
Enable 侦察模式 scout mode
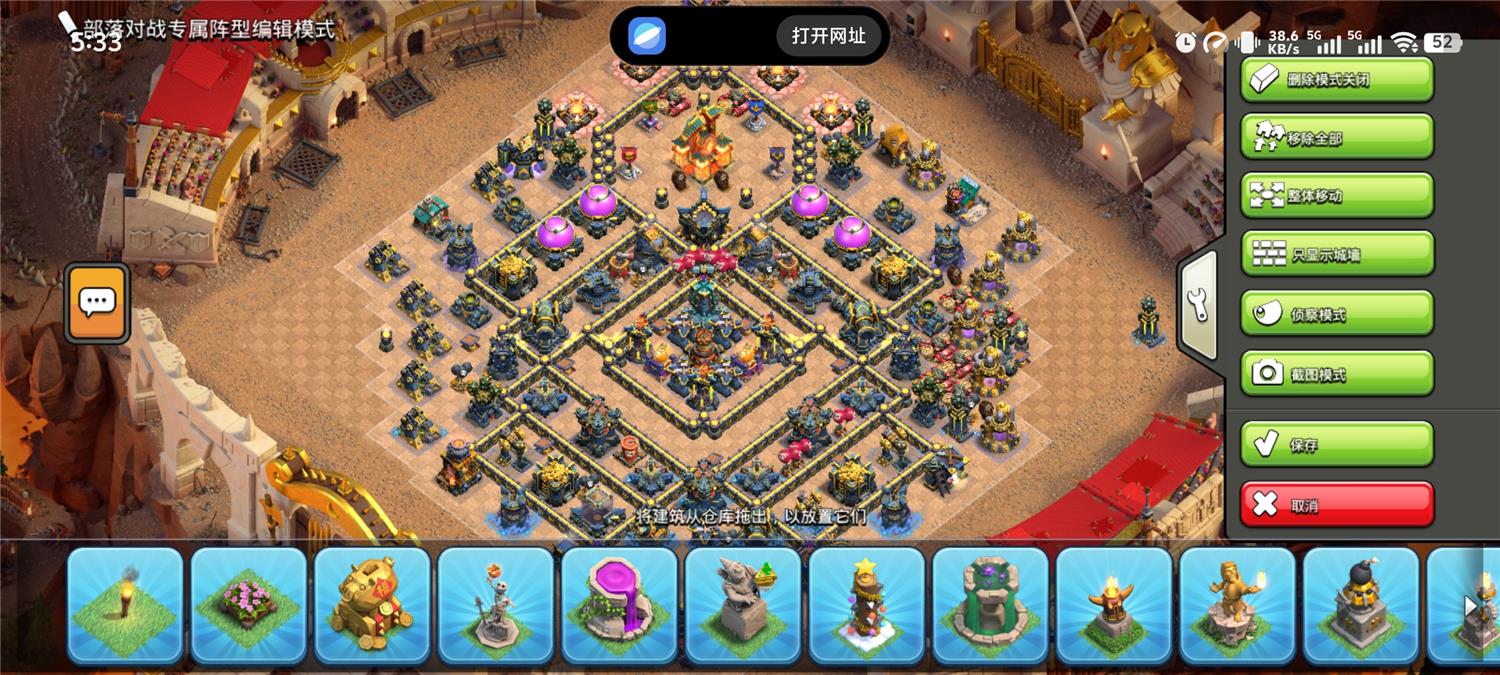tap(1337, 313)
